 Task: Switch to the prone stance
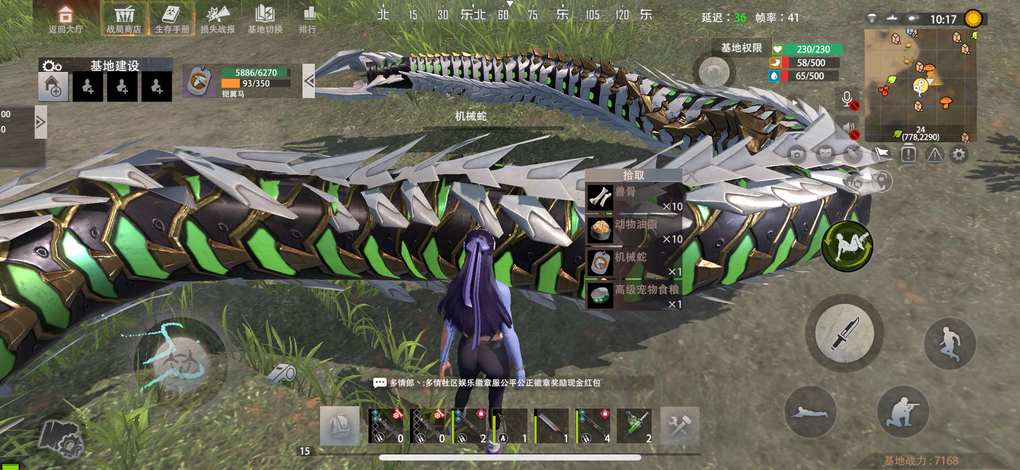click(x=810, y=411)
